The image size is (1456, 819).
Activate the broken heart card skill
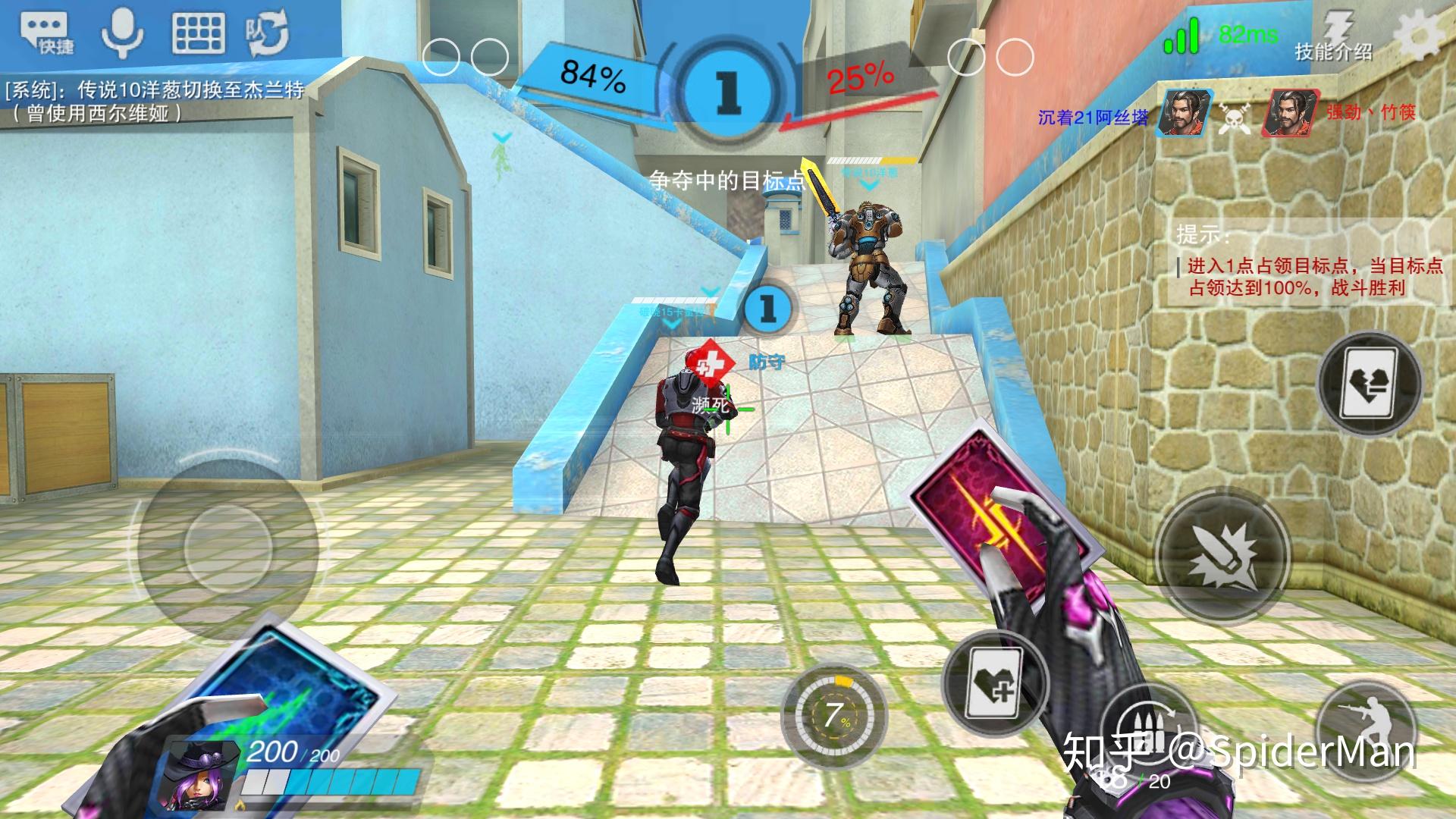point(1370,384)
